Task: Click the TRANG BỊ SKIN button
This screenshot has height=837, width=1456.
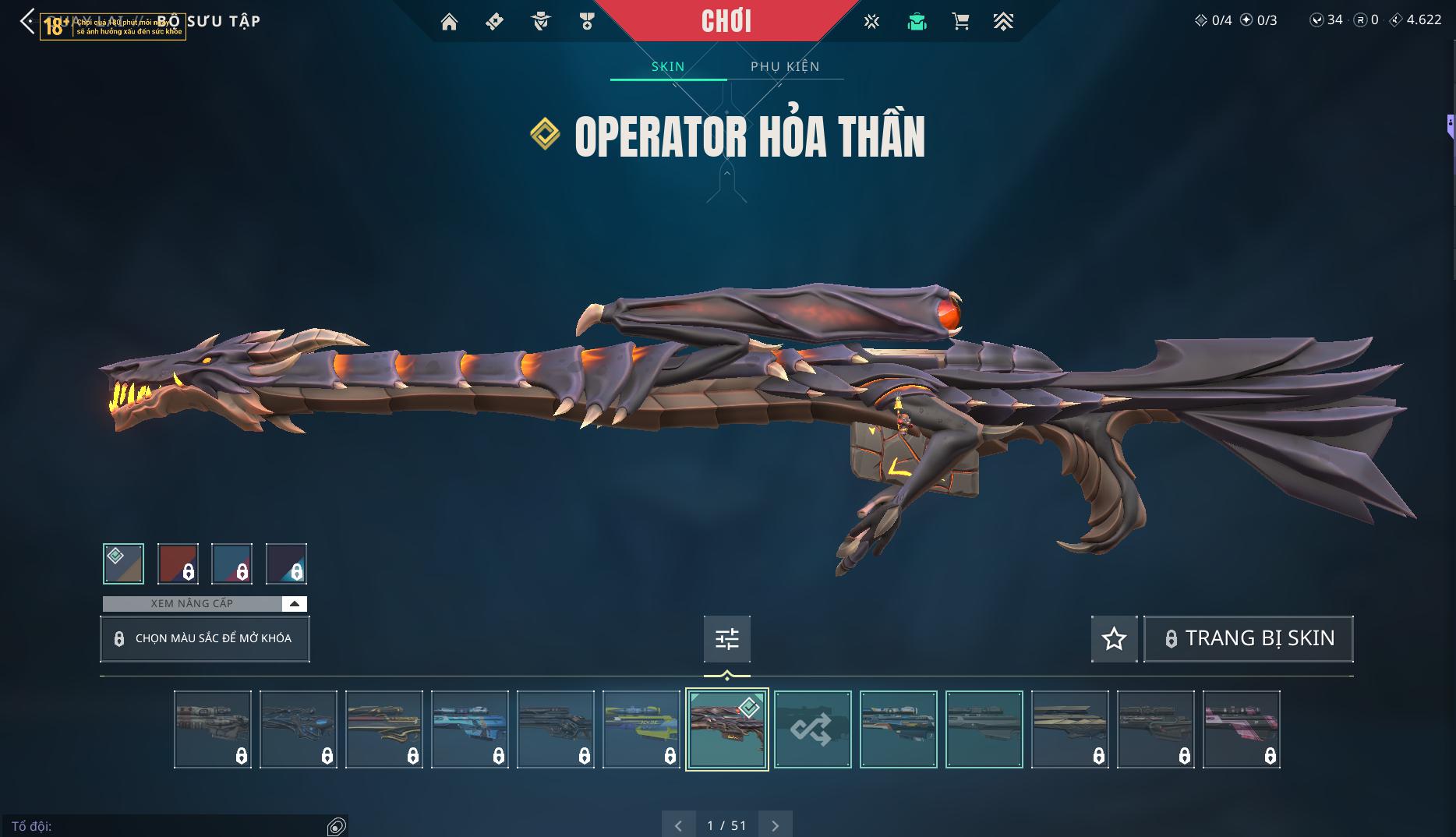Action: point(1248,639)
